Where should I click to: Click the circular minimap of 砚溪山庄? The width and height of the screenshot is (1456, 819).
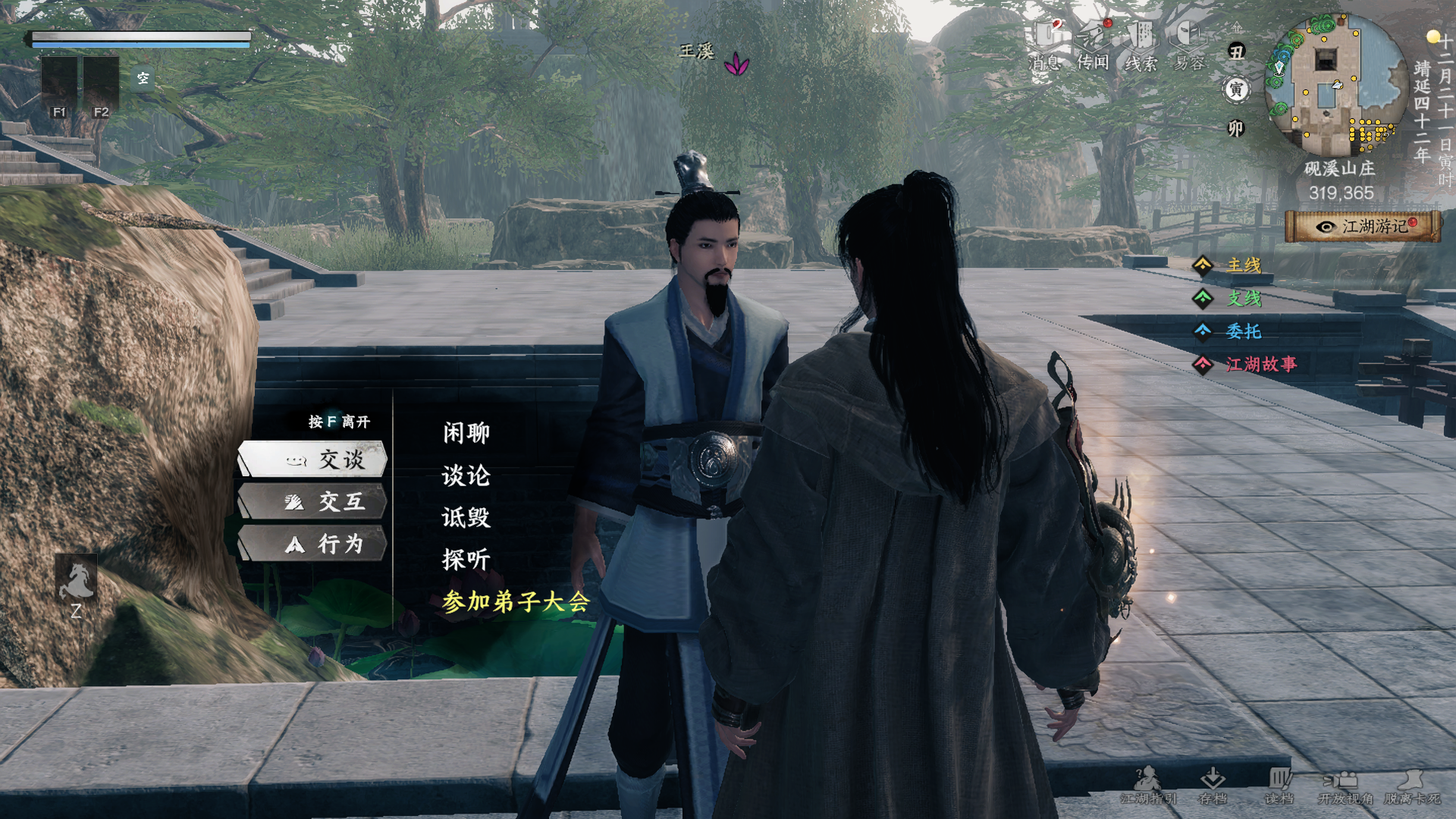pyautogui.click(x=1336, y=85)
